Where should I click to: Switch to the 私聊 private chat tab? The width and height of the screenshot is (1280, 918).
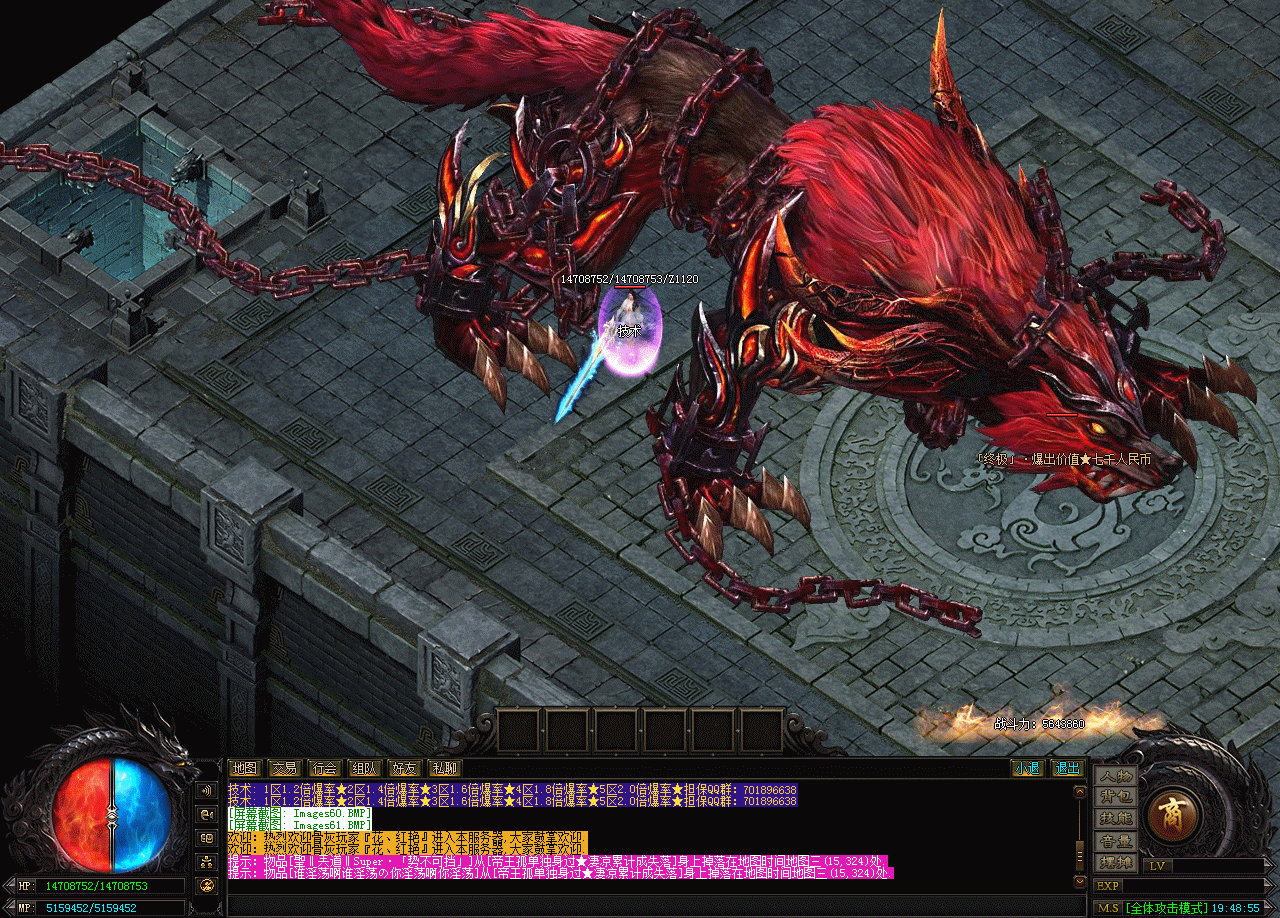444,768
